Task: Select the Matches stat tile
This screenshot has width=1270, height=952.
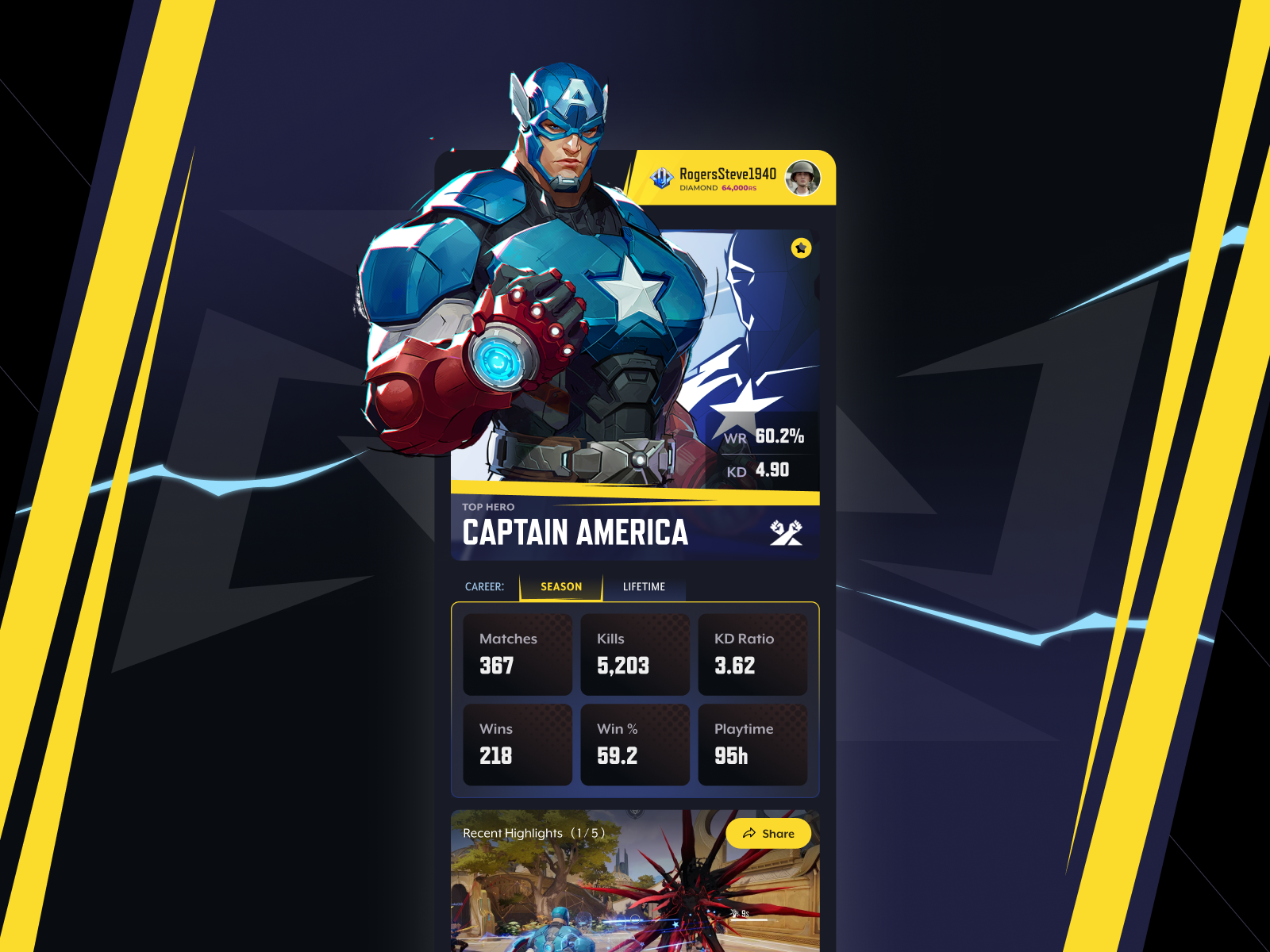Action: tap(518, 654)
